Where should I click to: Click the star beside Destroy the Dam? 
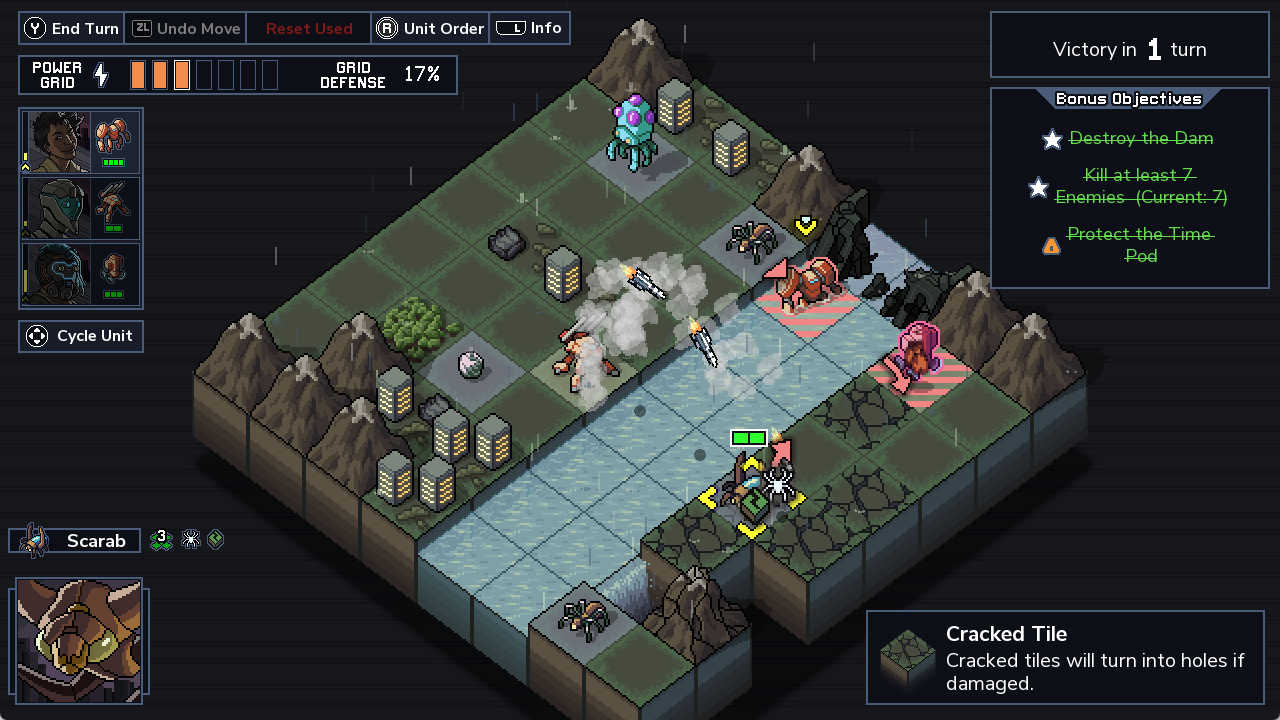pos(1052,140)
